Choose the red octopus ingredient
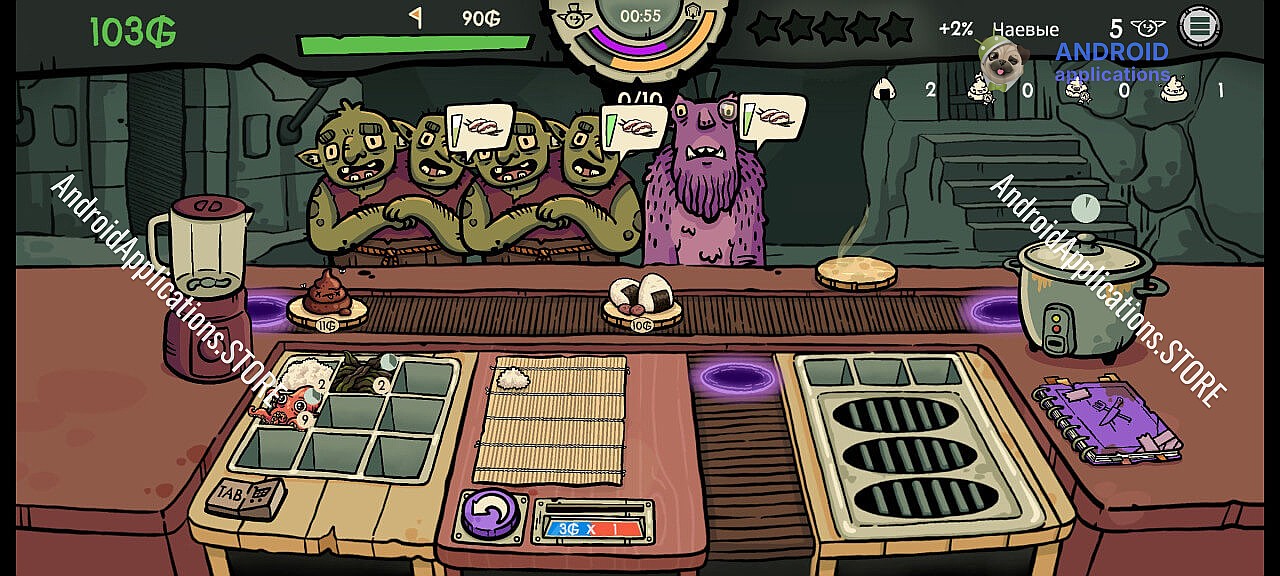1280x576 pixels. click(x=290, y=409)
